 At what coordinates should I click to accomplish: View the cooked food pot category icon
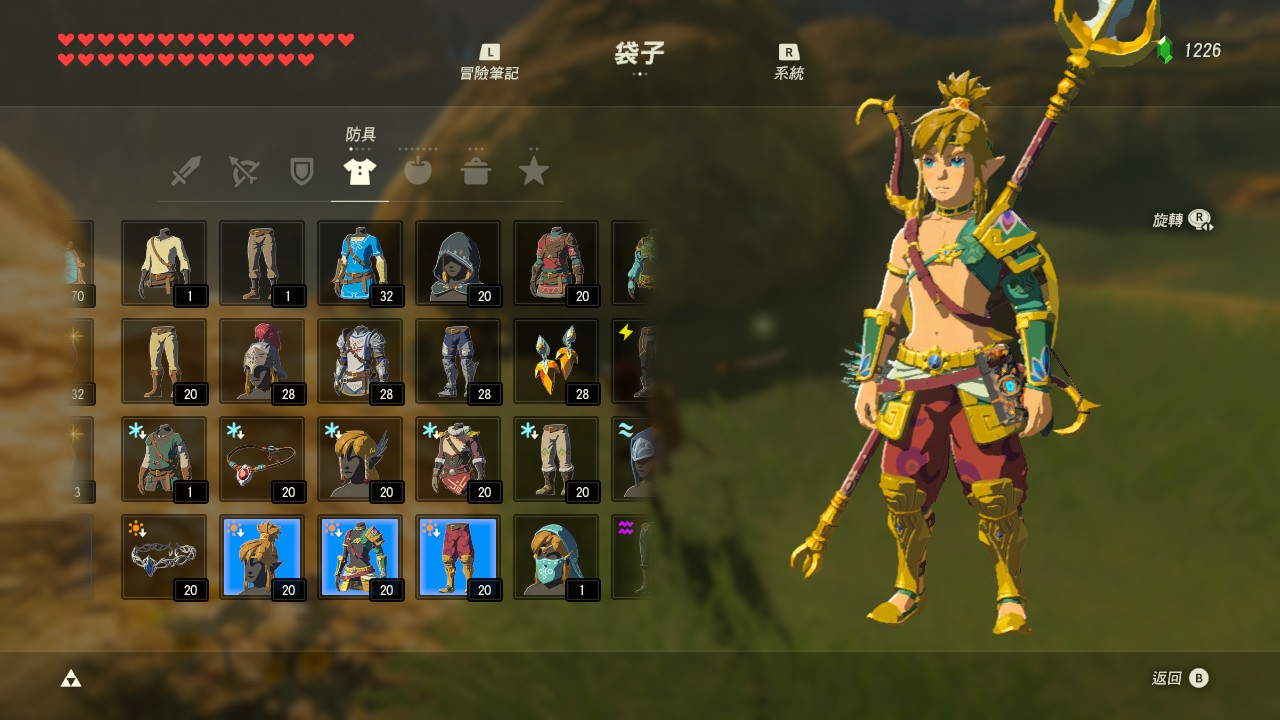pos(476,170)
